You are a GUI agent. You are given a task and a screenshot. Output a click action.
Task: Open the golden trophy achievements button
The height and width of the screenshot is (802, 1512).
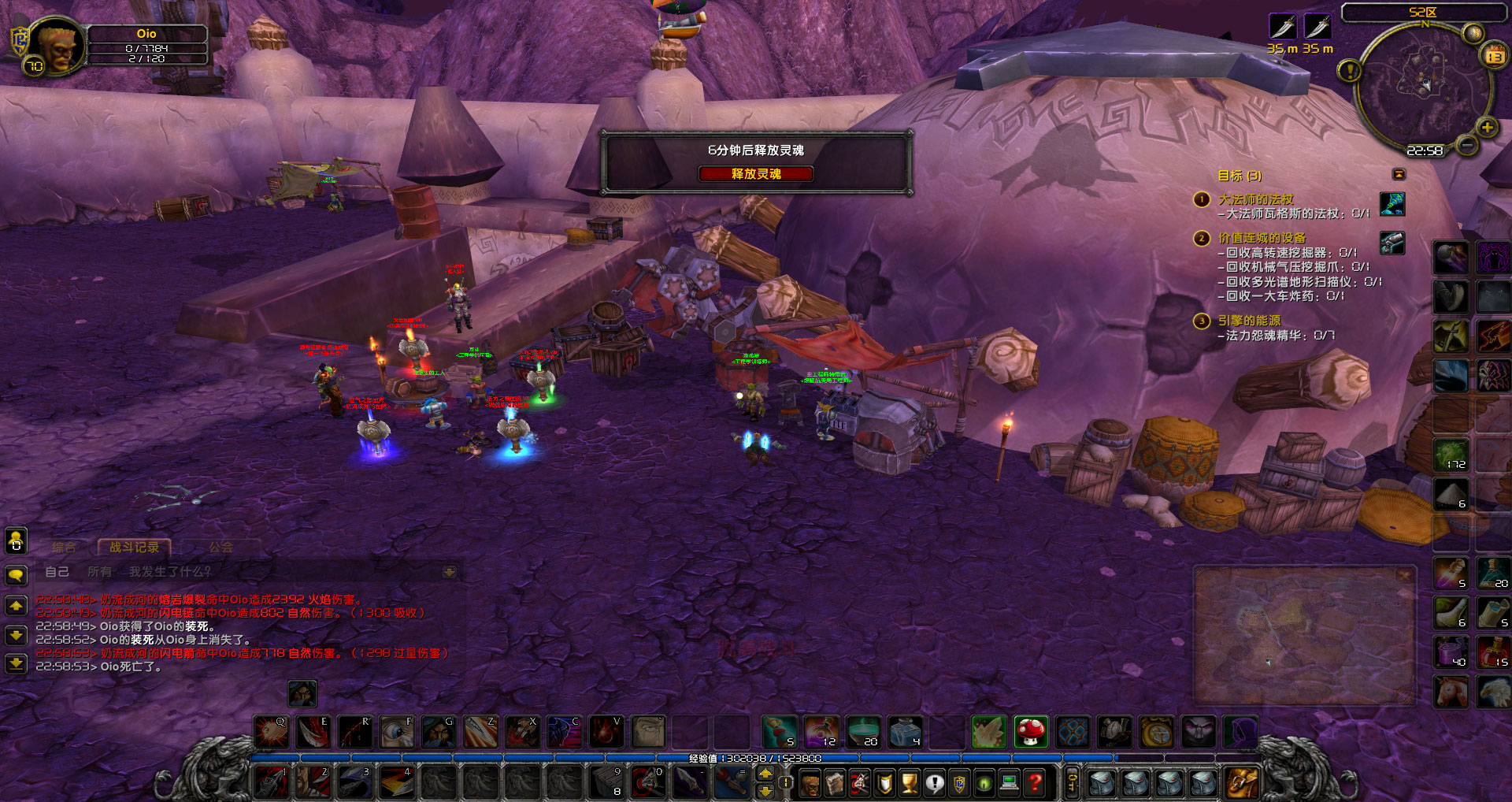909,783
